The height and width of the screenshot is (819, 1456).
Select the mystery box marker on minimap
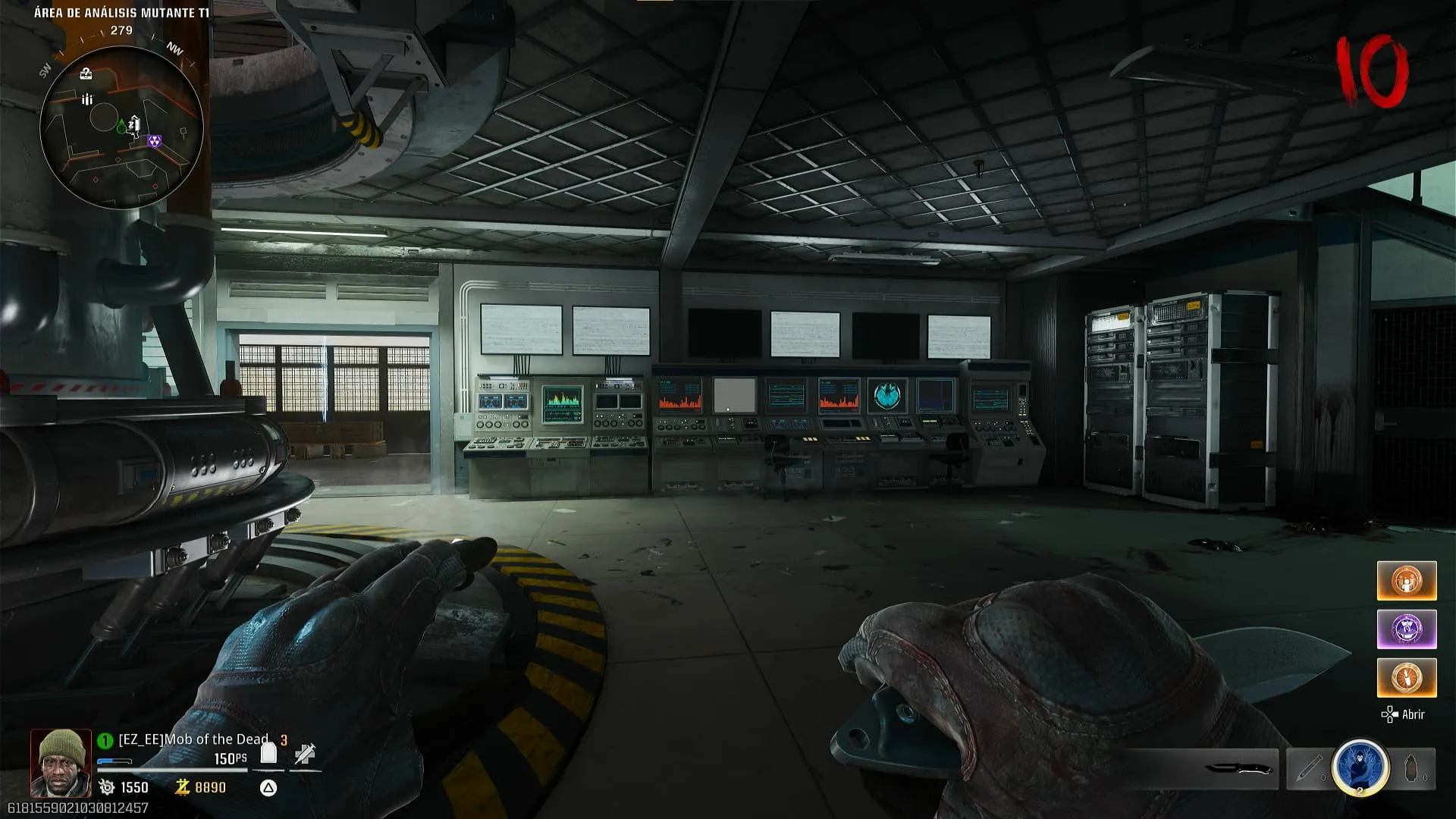pos(86,74)
